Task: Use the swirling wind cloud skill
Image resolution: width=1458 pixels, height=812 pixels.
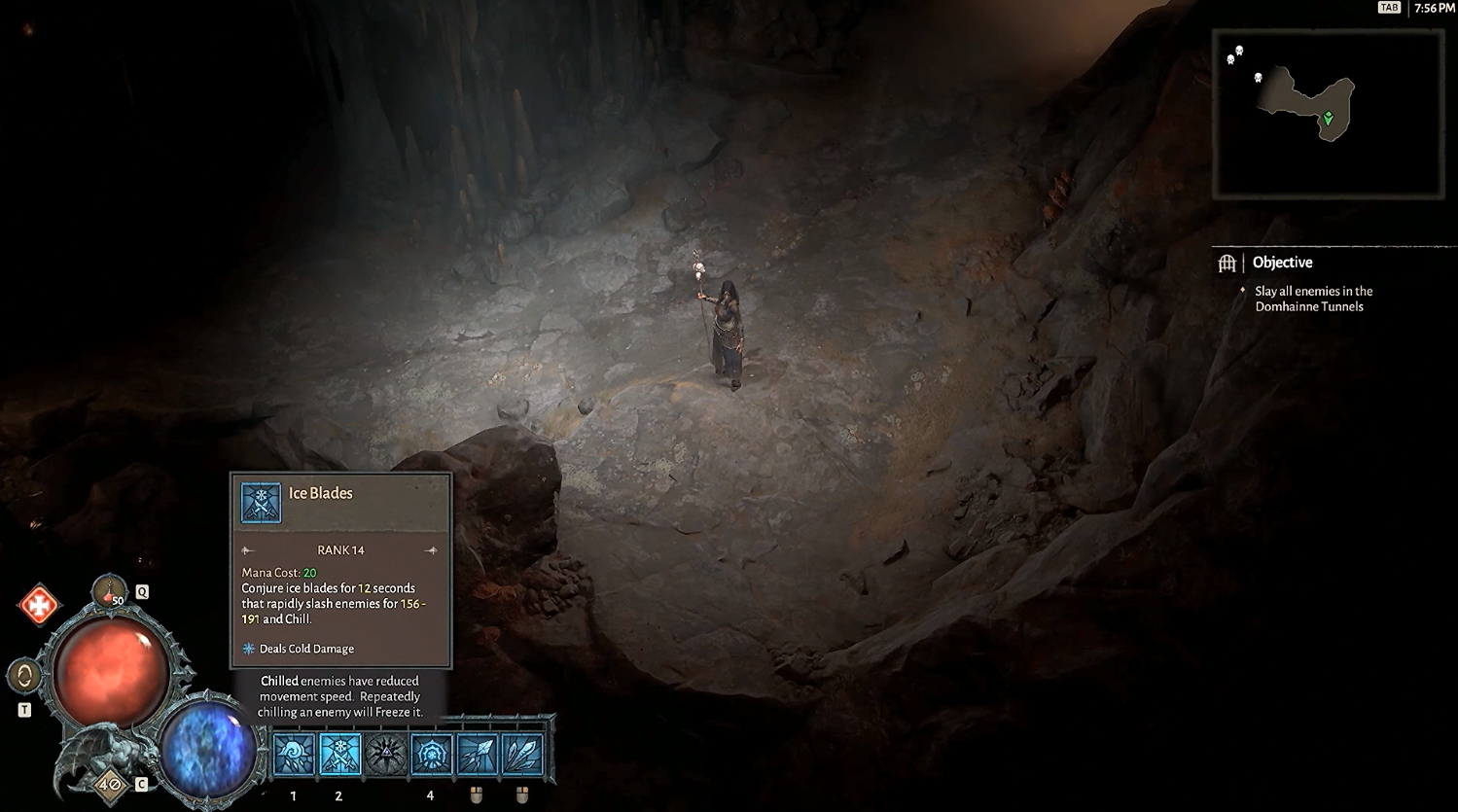Action: [294, 755]
